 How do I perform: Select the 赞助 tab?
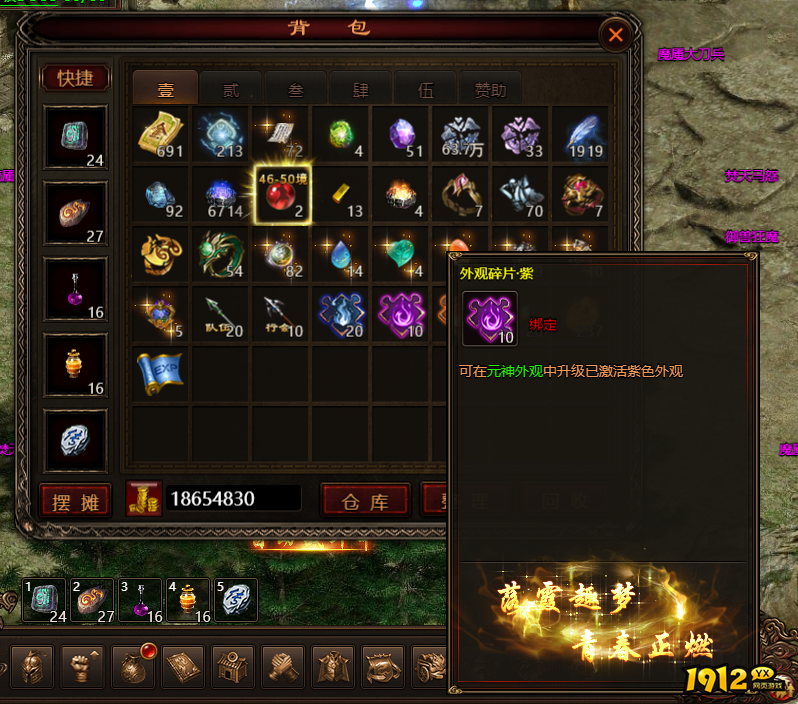click(x=490, y=90)
